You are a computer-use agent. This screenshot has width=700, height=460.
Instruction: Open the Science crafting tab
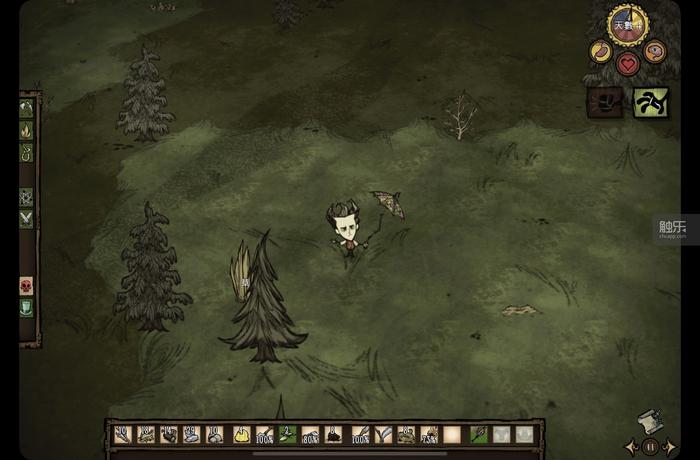[x=26, y=197]
